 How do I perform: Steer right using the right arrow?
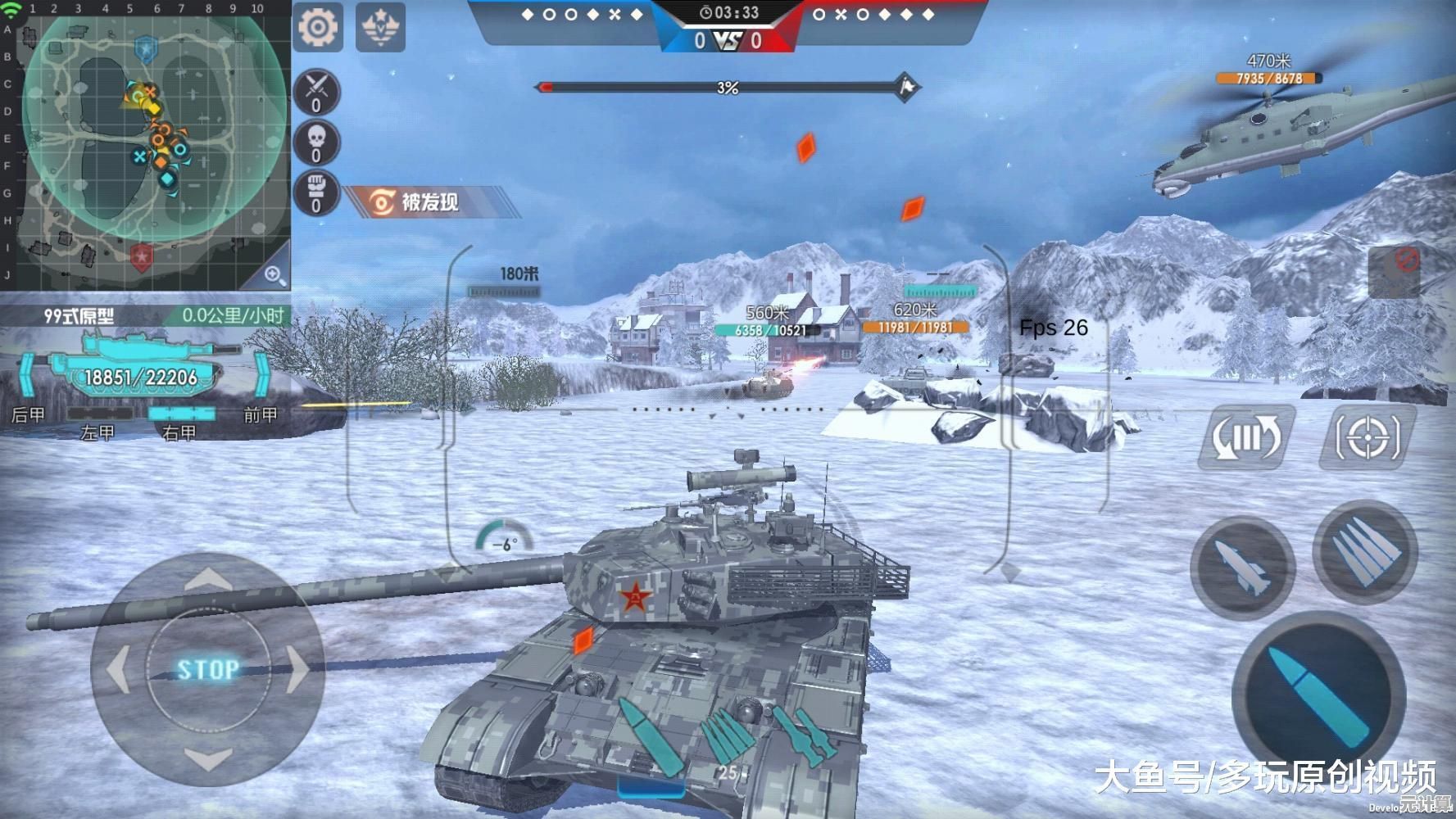297,669
